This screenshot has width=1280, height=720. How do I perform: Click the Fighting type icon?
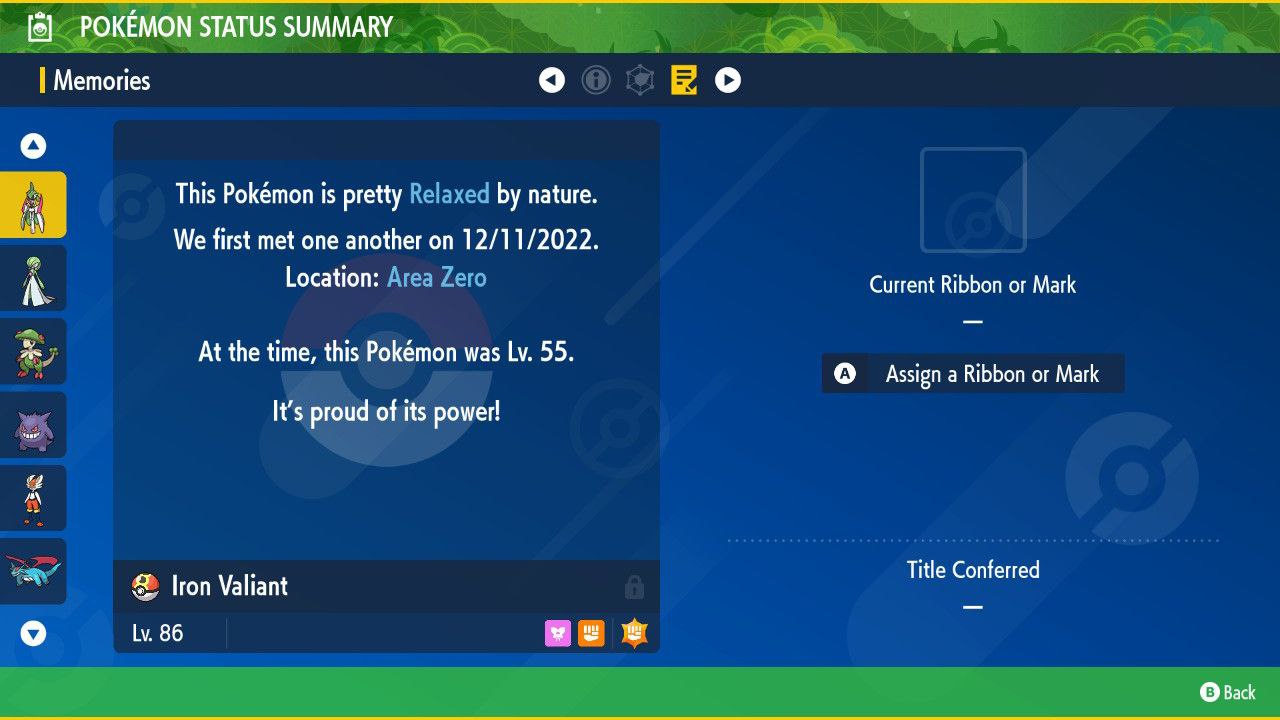(591, 633)
